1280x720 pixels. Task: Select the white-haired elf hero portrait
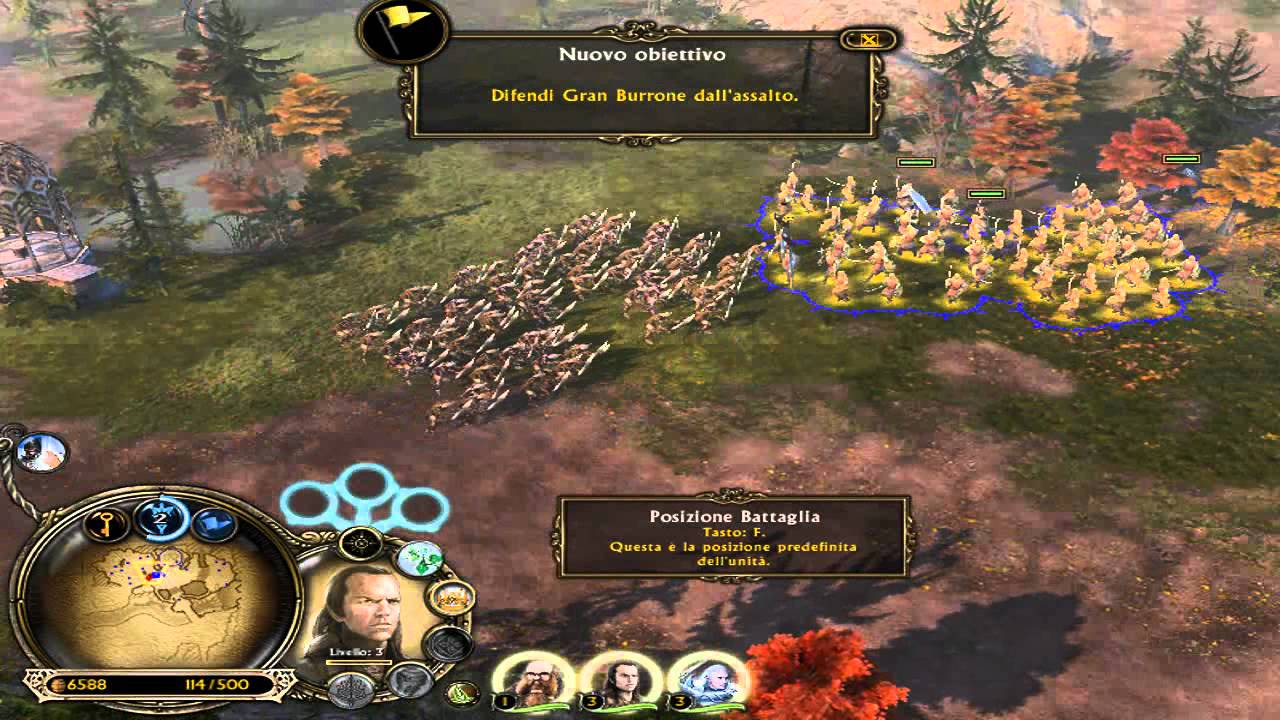(x=702, y=679)
